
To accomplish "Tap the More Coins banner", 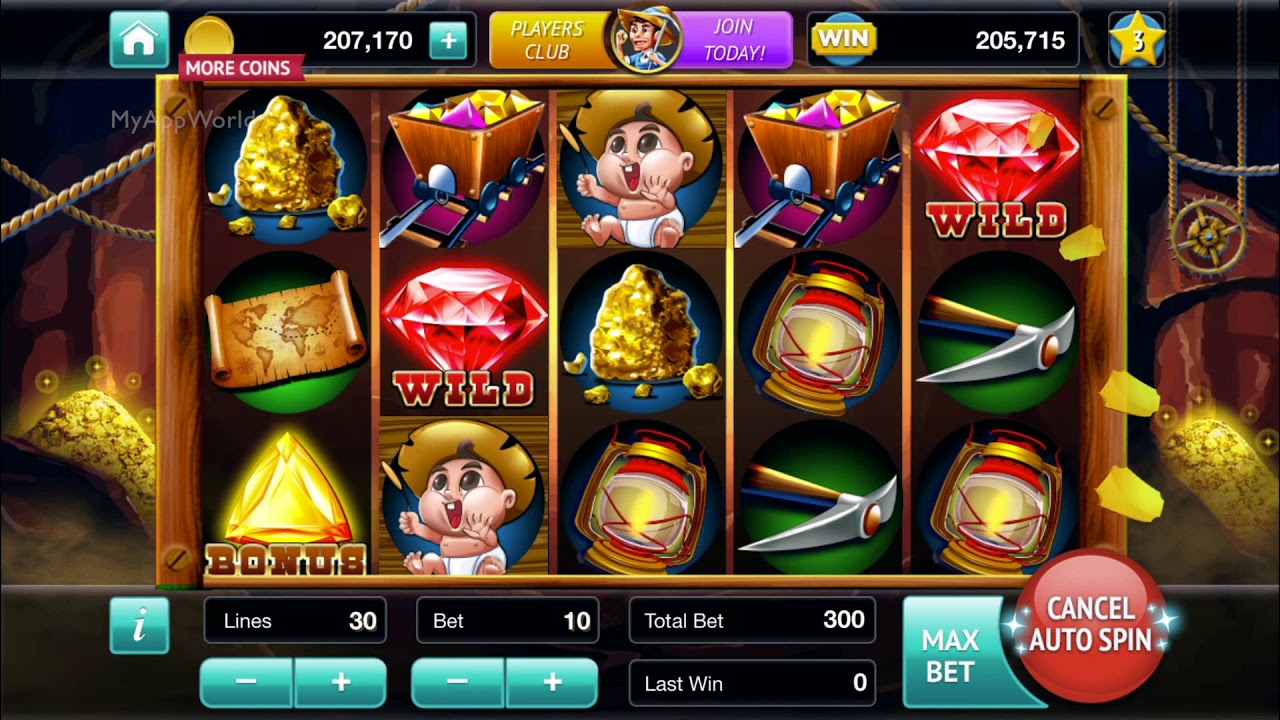I will click(238, 68).
